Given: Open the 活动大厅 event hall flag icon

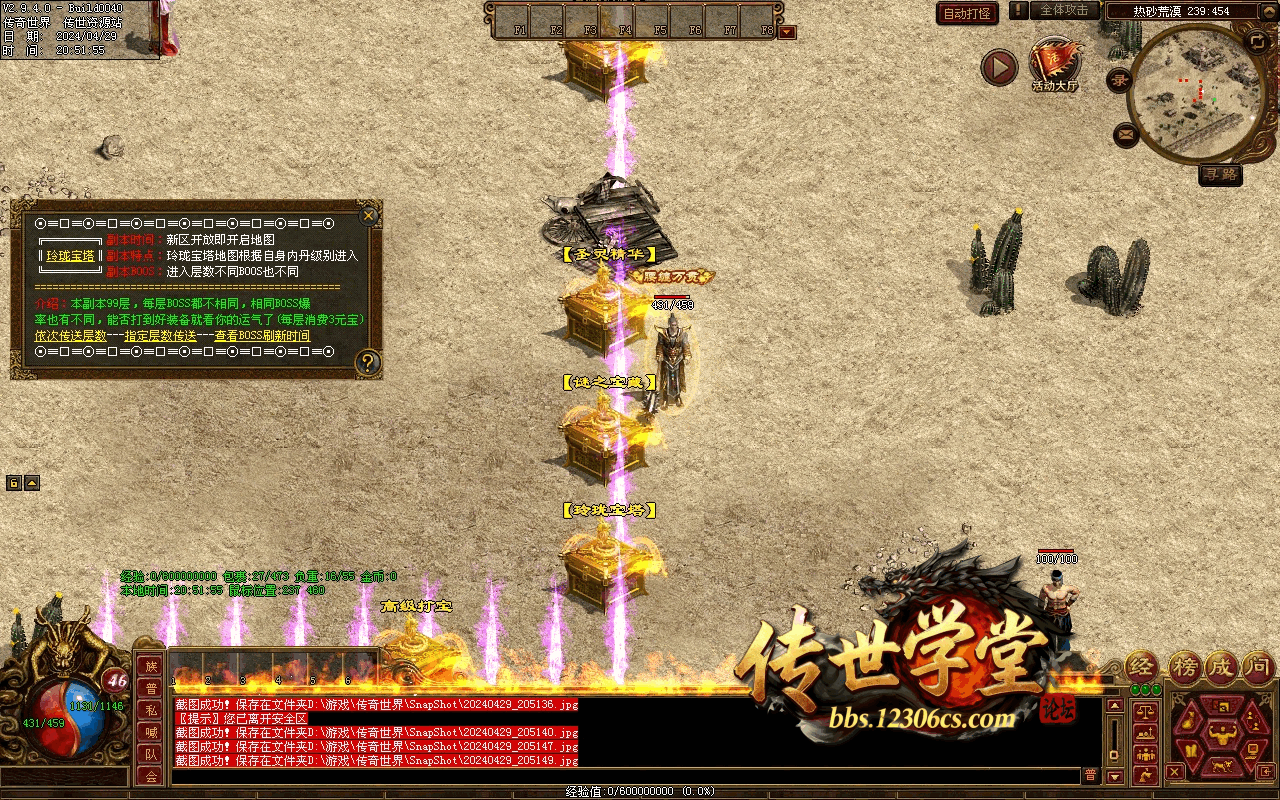Looking at the screenshot, I should 1054,63.
